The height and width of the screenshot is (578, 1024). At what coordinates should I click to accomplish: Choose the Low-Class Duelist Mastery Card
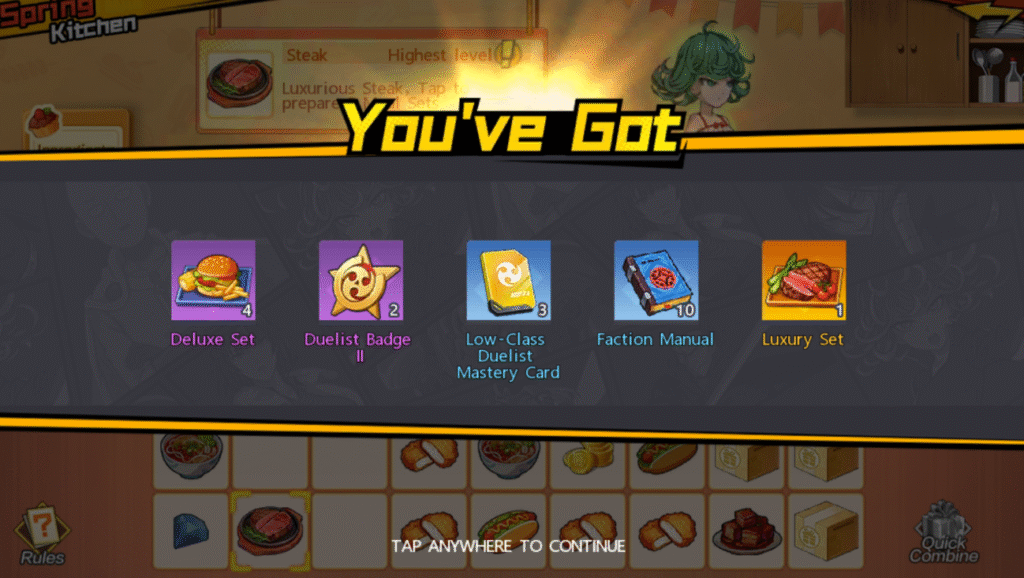508,281
